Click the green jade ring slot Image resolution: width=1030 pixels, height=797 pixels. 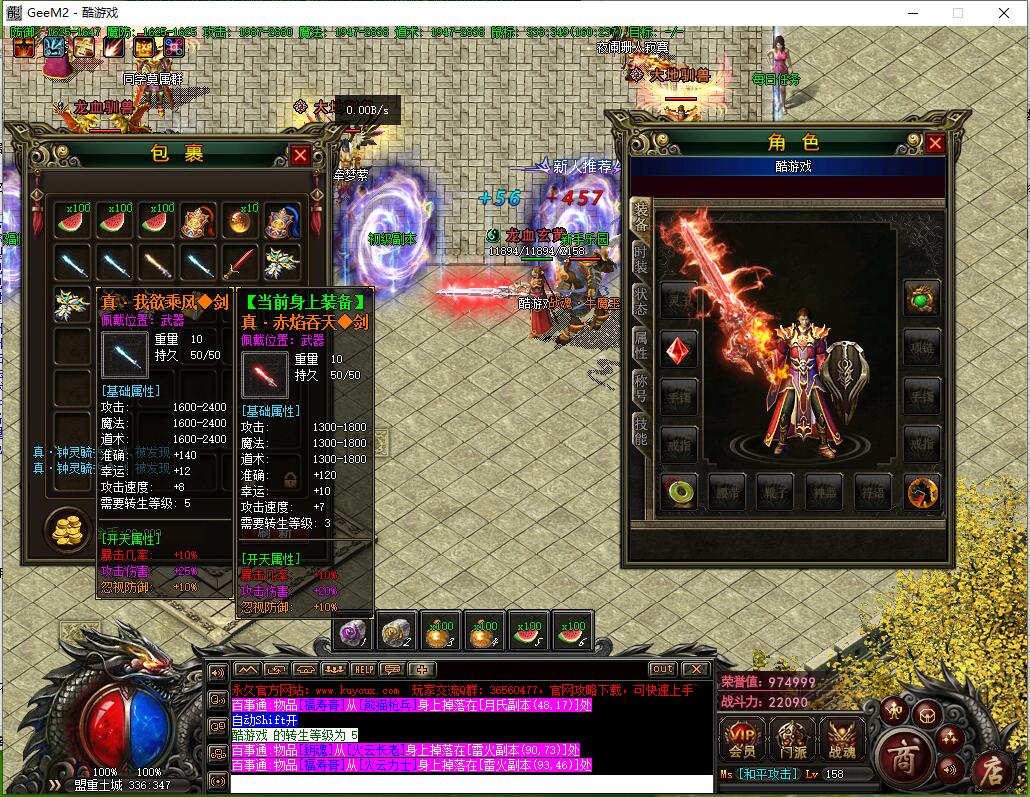point(679,492)
